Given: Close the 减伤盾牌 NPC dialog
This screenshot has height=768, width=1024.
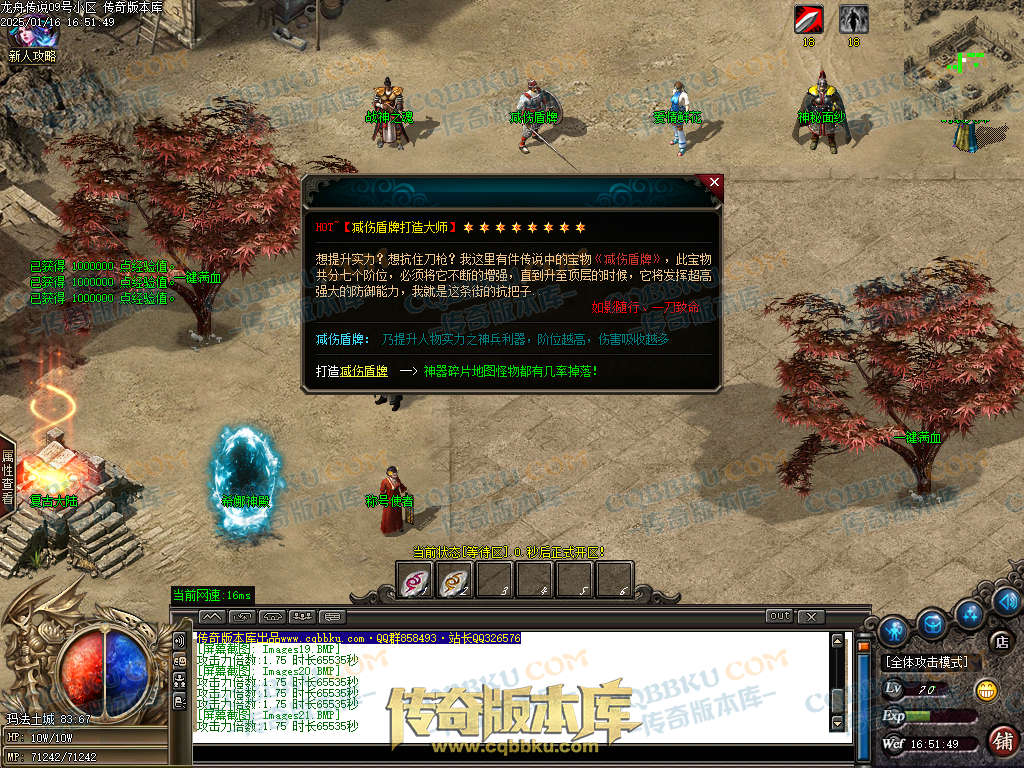Looking at the screenshot, I should pyautogui.click(x=713, y=183).
